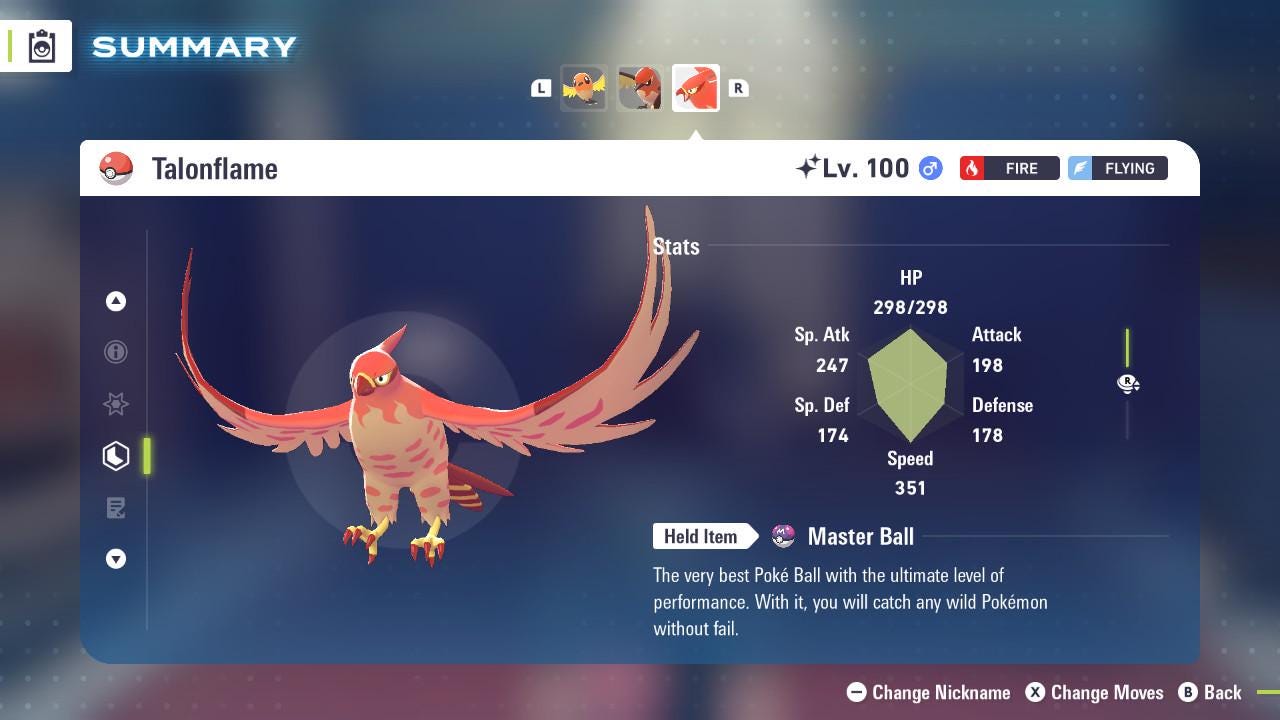This screenshot has height=720, width=1280.
Task: Go Back from the summary screen
Action: coord(1210,692)
